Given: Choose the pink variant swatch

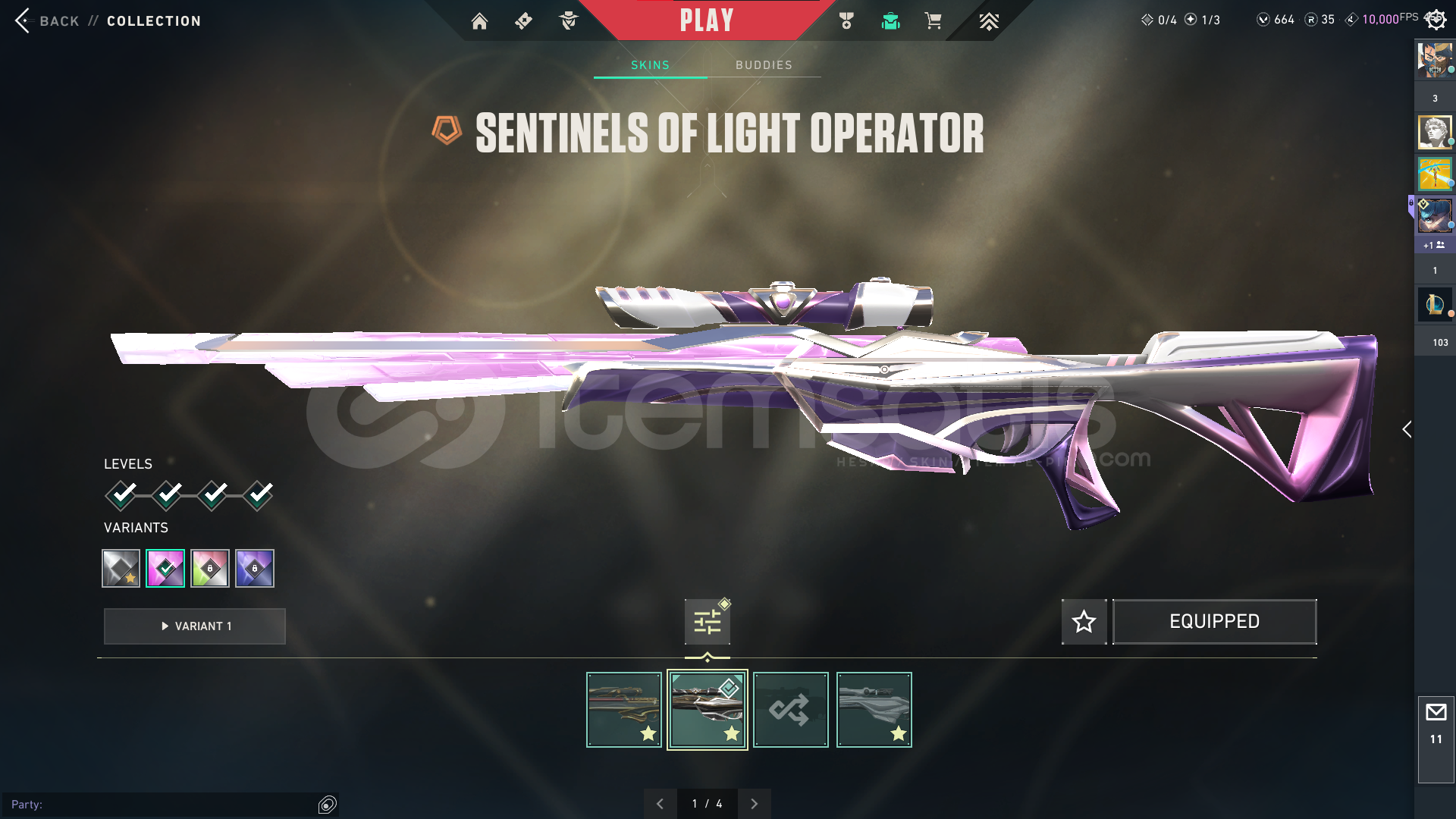Looking at the screenshot, I should (x=165, y=568).
